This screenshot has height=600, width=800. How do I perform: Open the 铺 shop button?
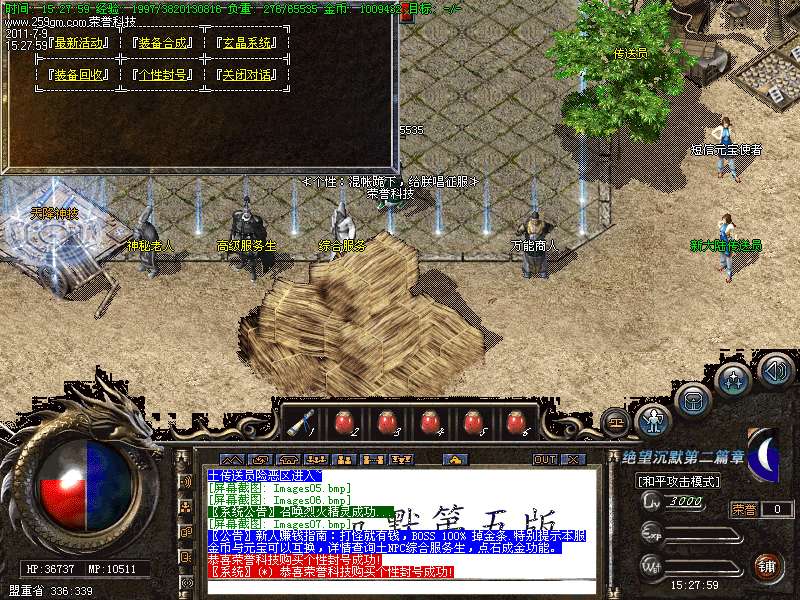(x=767, y=566)
